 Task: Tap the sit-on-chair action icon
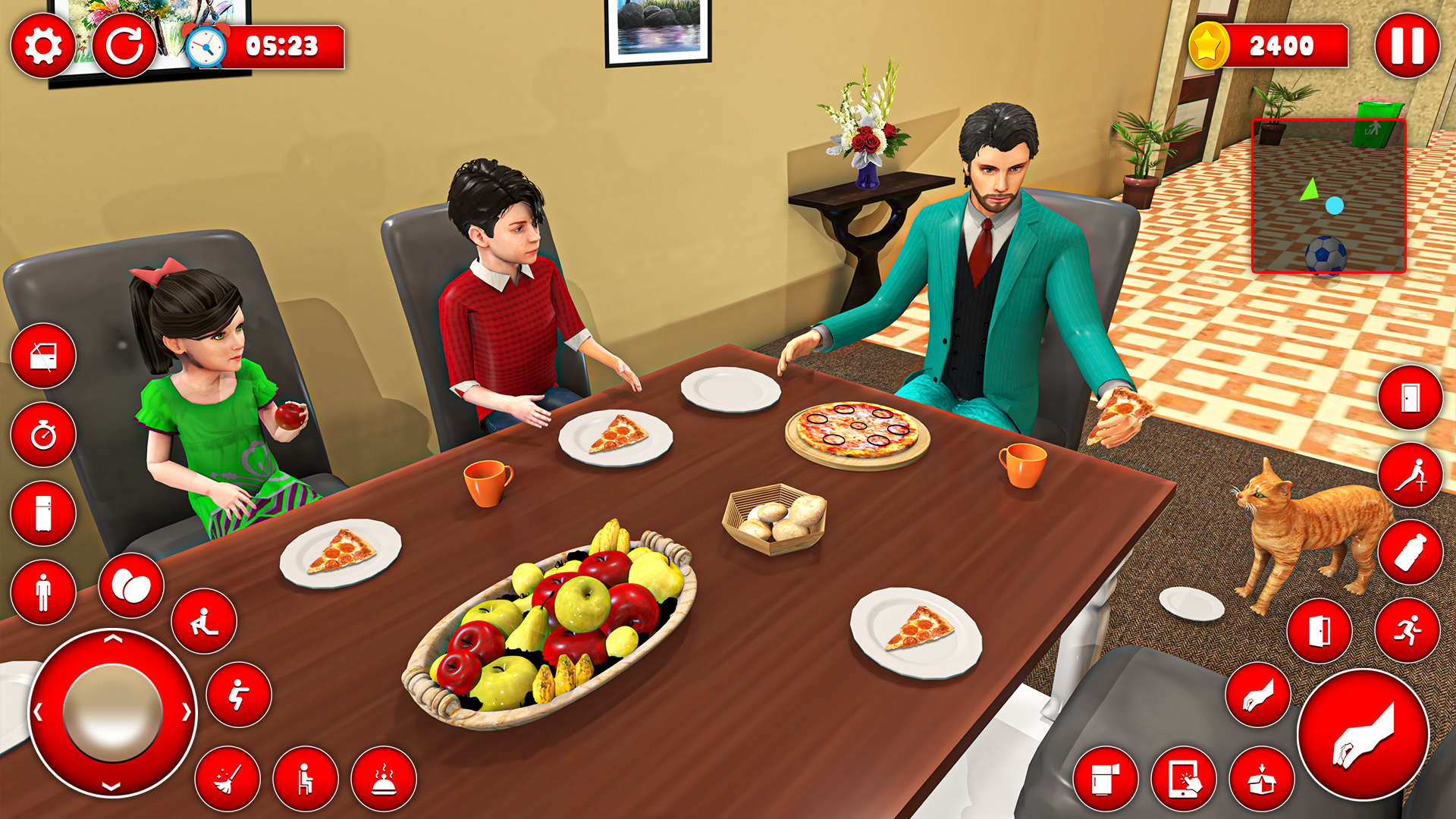303,777
